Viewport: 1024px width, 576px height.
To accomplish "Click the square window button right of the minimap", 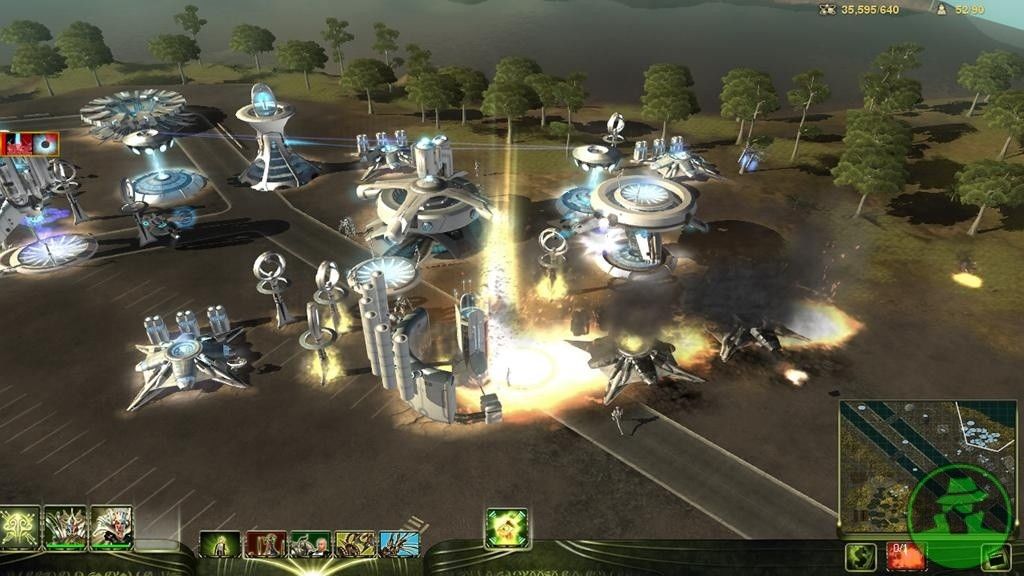I will tap(996, 557).
